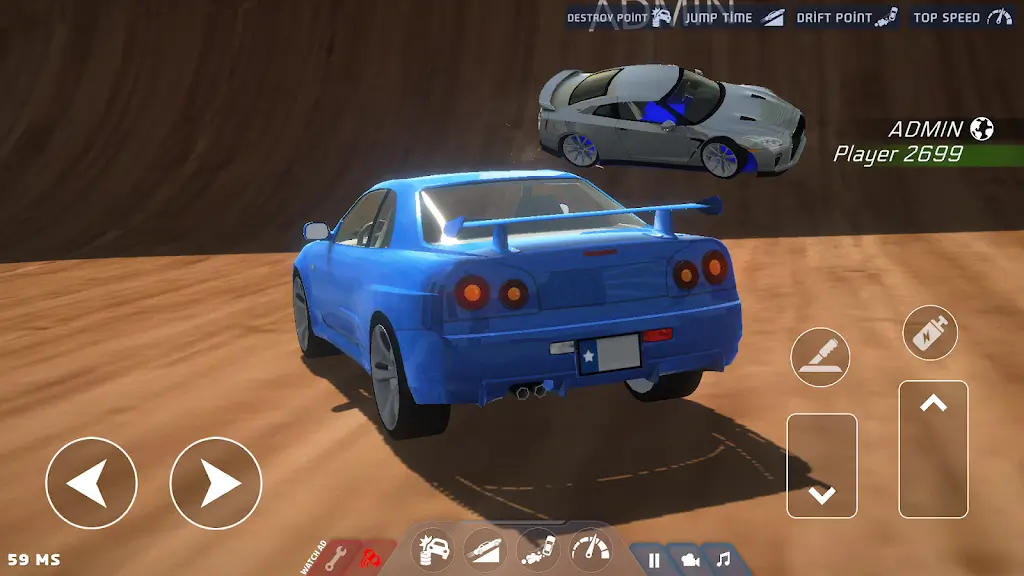Pause the game
Screen dimensions: 1024x576
654,560
